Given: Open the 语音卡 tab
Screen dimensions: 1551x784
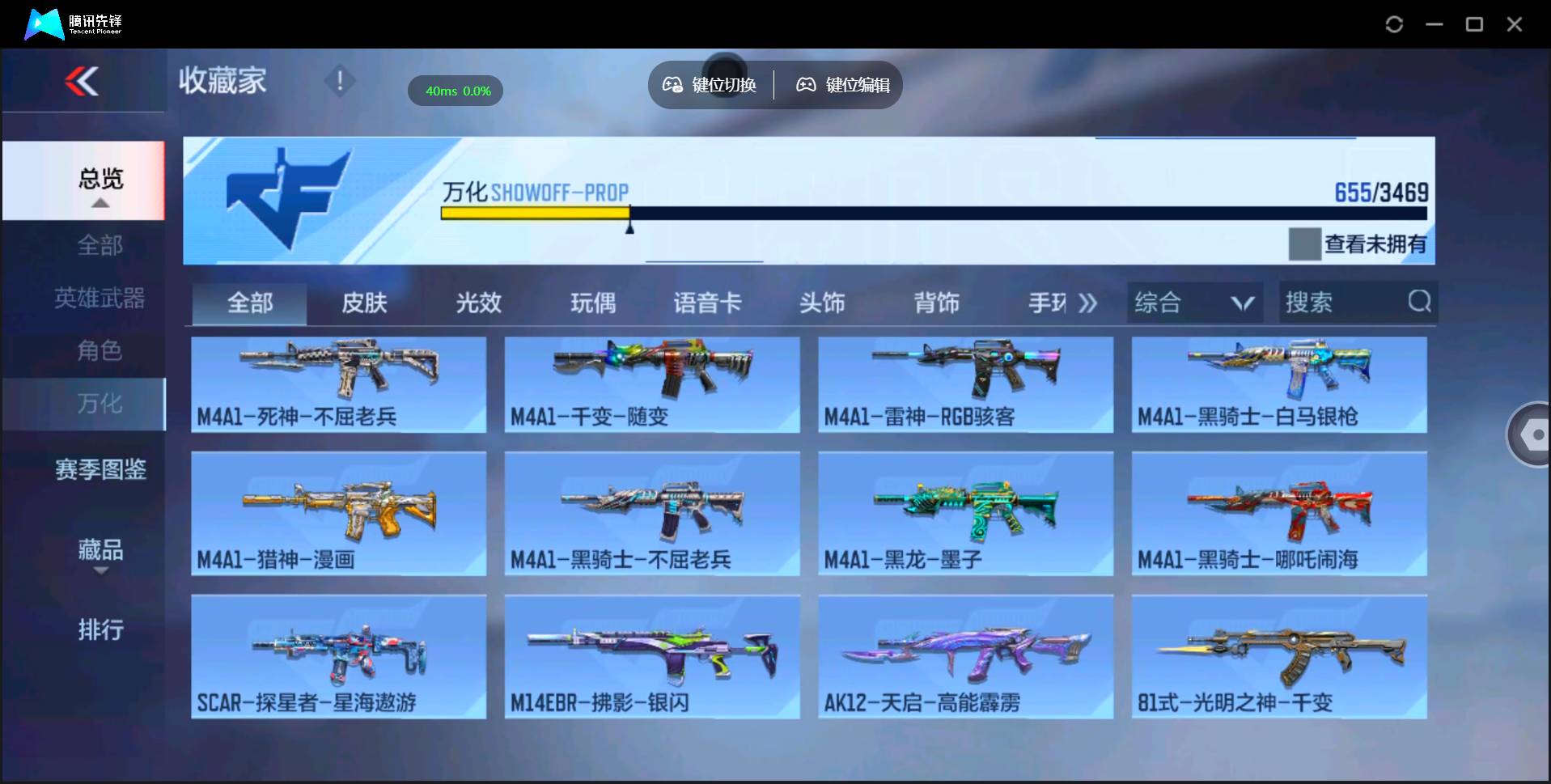Looking at the screenshot, I should point(708,302).
